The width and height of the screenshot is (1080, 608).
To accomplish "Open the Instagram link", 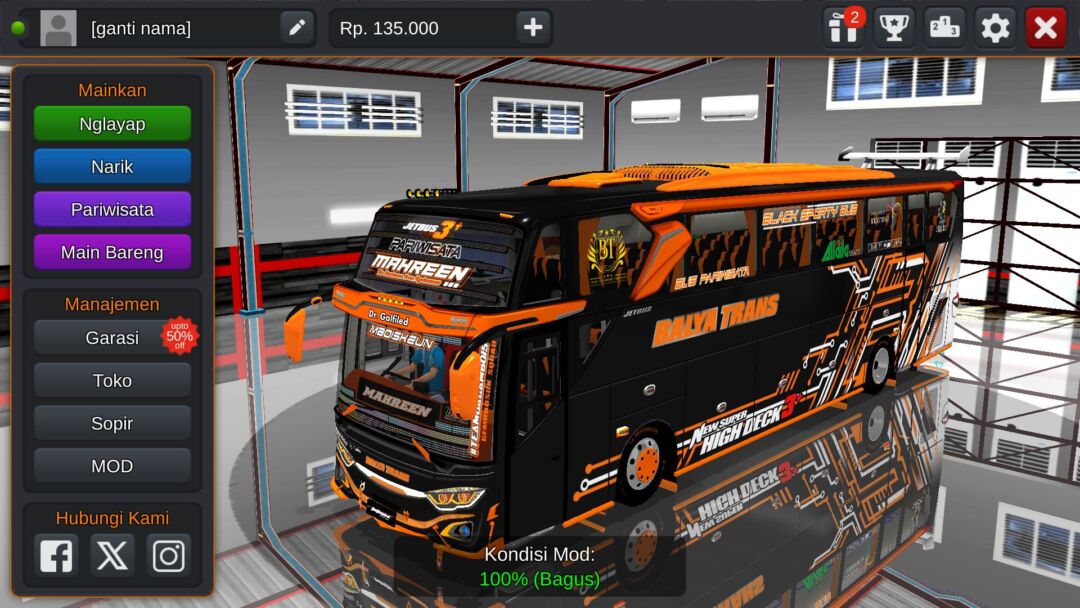I will pos(168,555).
